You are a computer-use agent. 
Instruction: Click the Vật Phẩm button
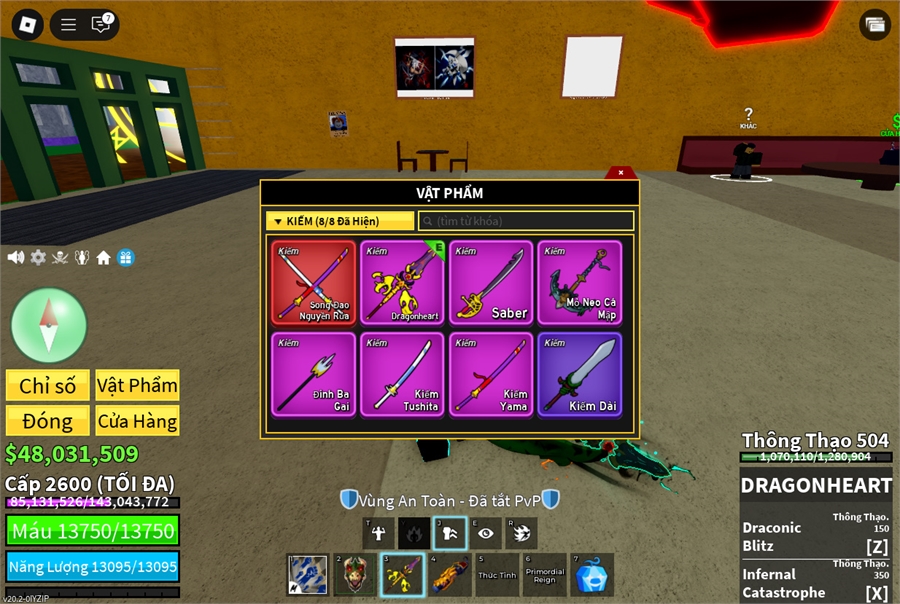pos(137,385)
